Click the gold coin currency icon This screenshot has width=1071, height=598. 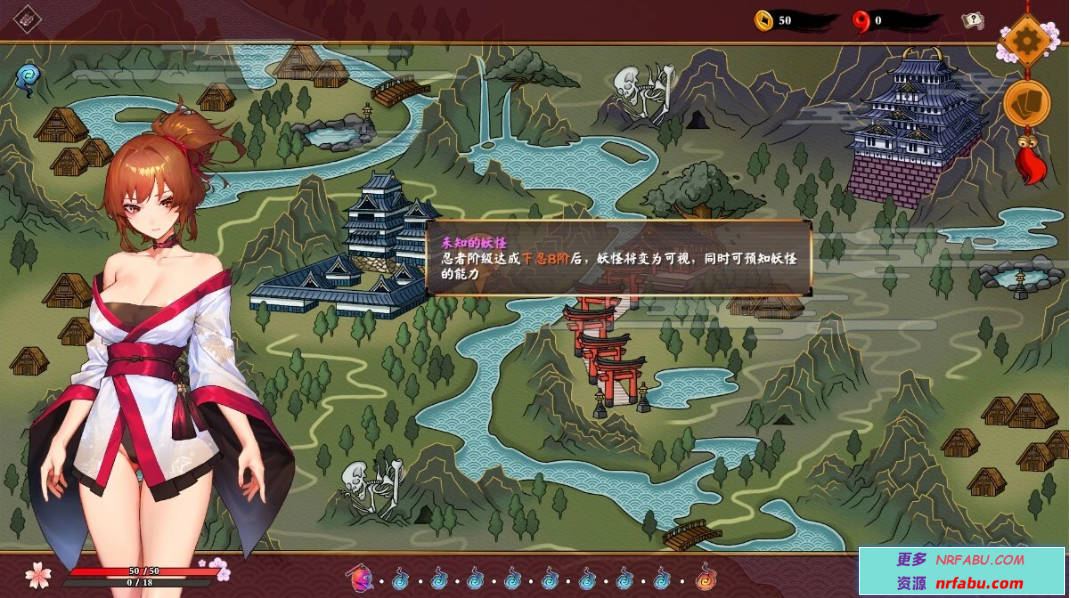pos(764,20)
